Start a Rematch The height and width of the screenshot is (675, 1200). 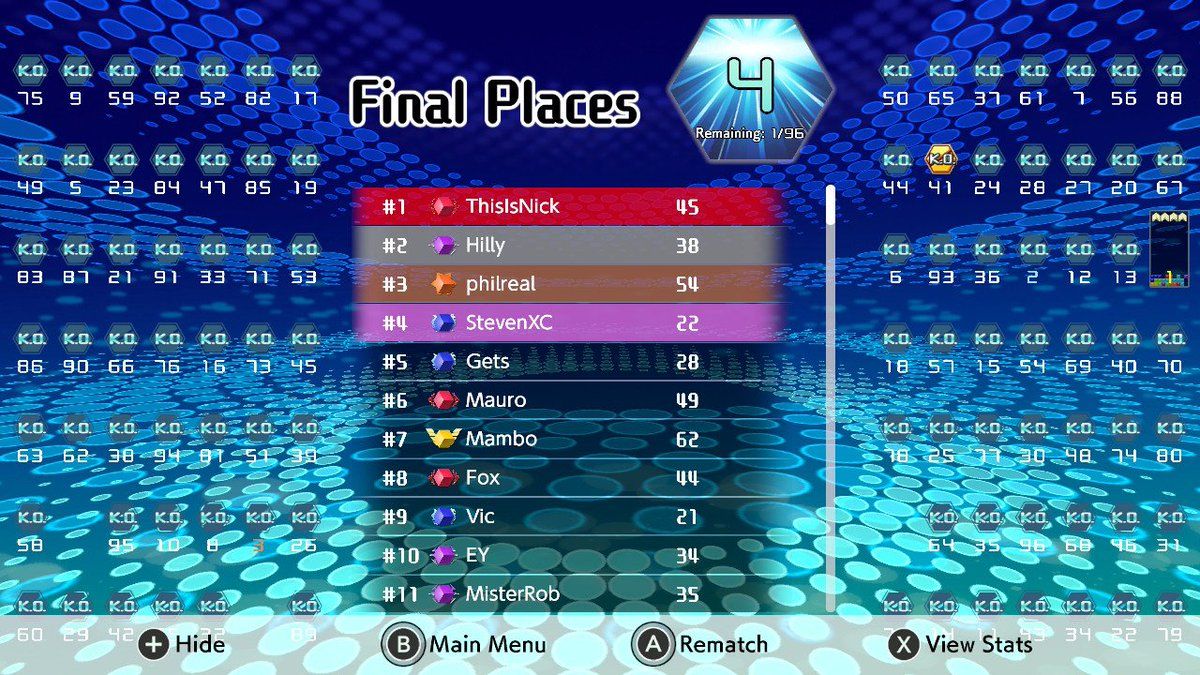click(x=702, y=645)
